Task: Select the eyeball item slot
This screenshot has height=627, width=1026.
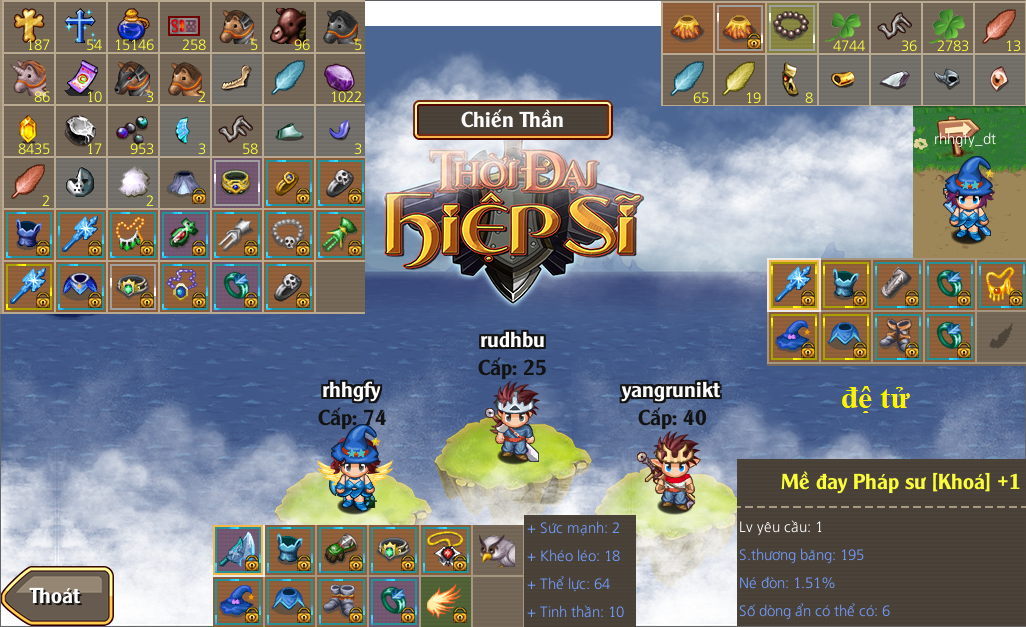Action: [999, 79]
